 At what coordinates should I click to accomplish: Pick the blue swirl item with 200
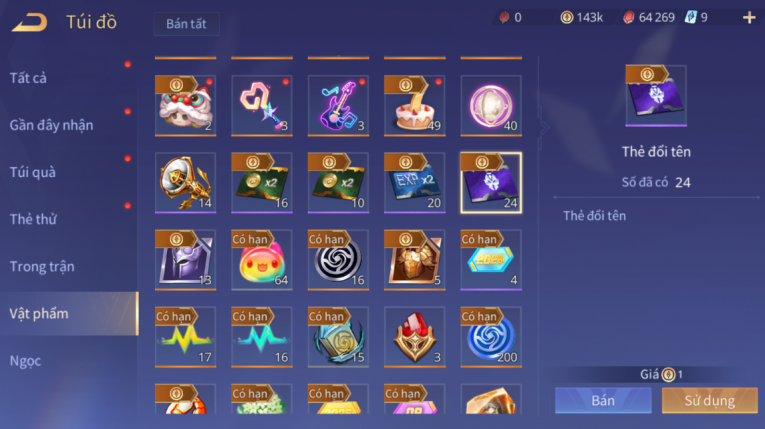click(x=490, y=337)
